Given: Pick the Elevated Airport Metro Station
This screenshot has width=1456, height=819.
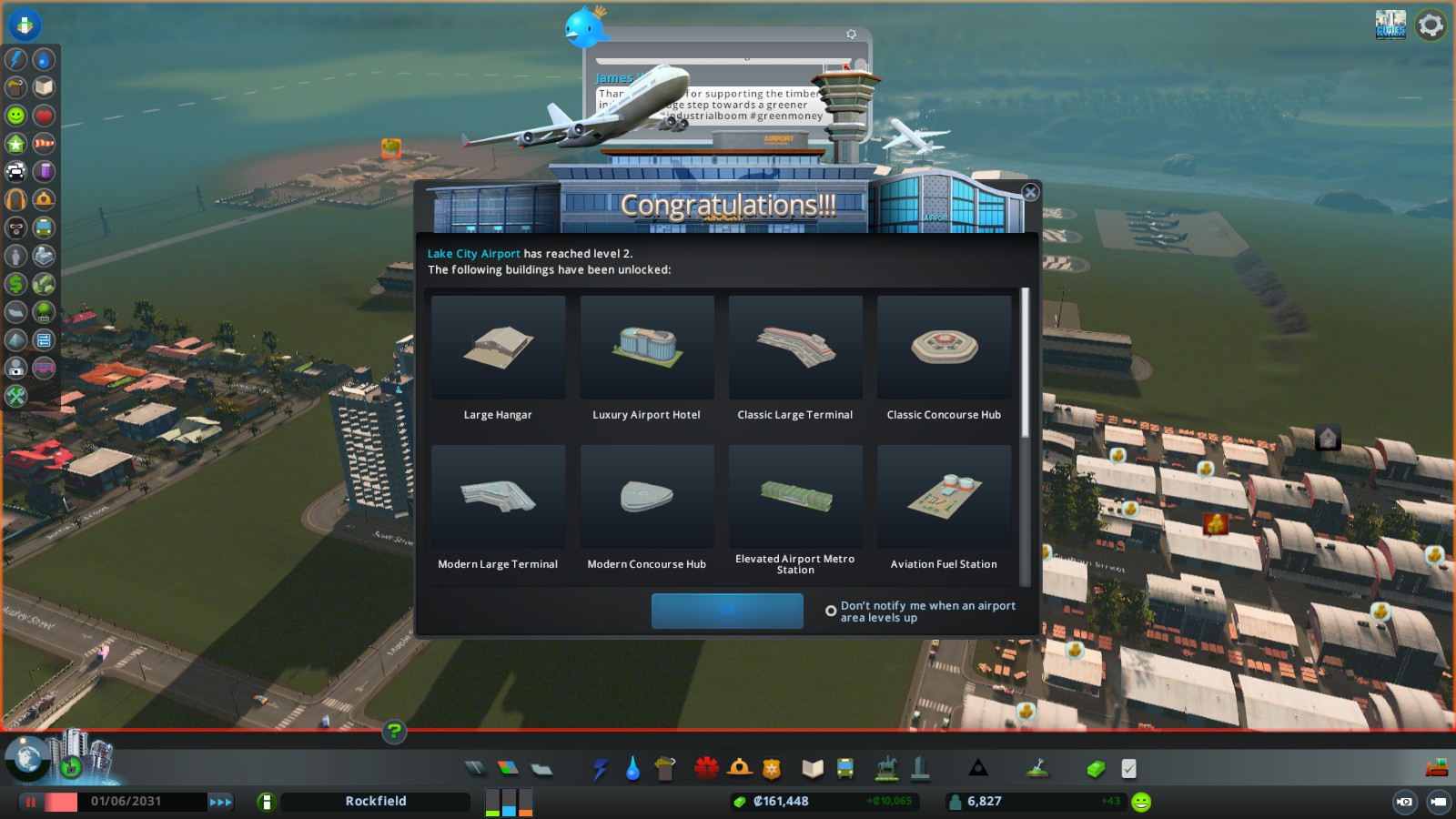Looking at the screenshot, I should coord(795,497).
